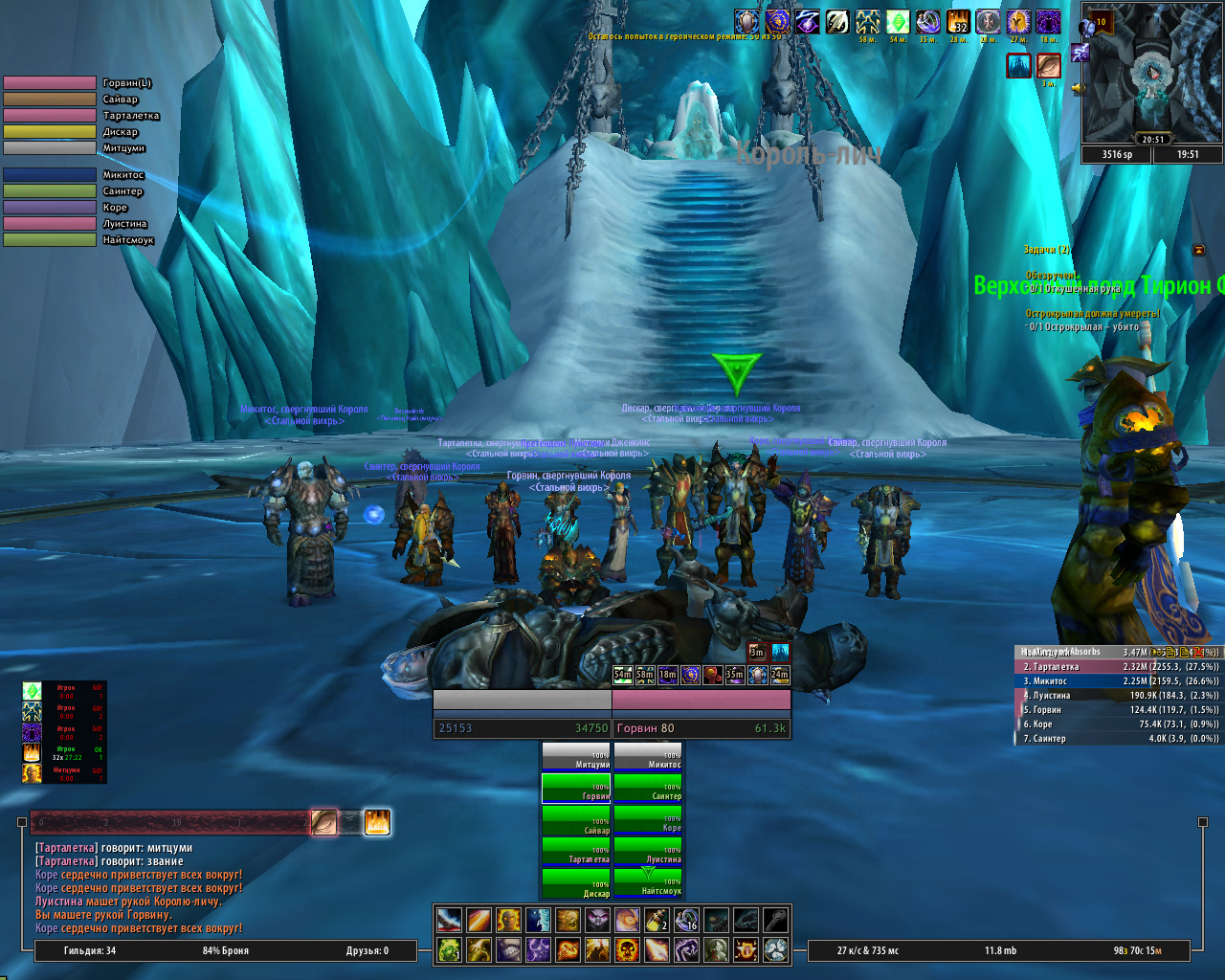Viewport: 1225px width, 980px height.
Task: Click the flame buff with 32 stacks
Action: 958,22
